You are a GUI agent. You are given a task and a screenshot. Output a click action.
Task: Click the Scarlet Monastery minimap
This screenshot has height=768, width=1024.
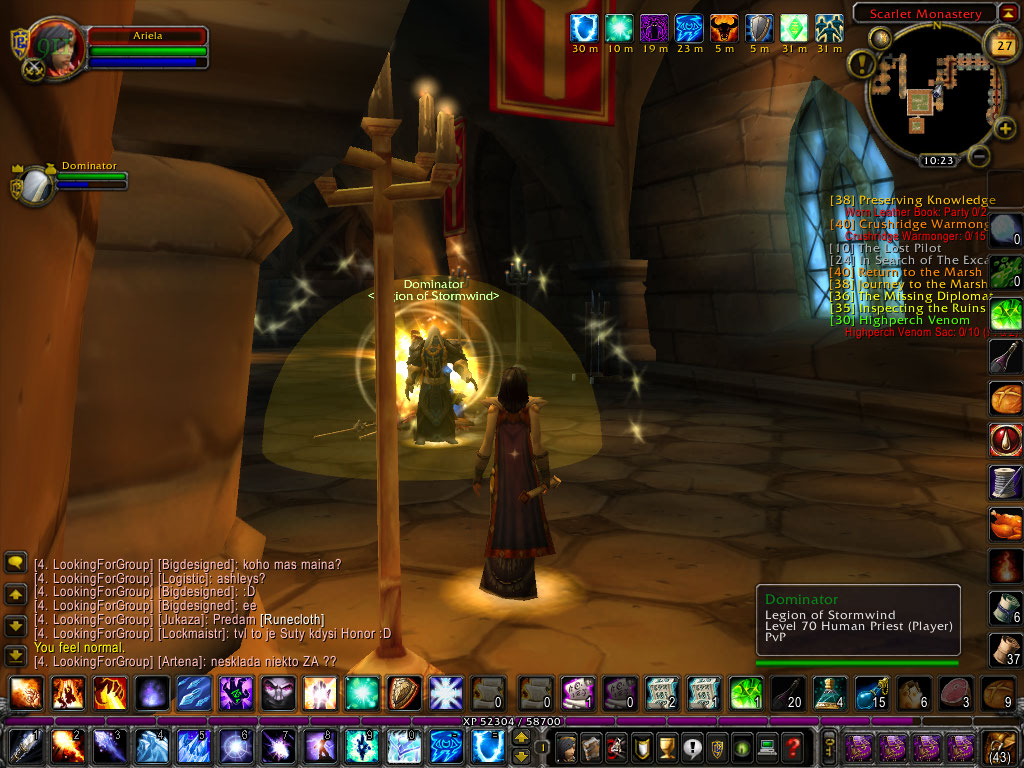point(926,94)
